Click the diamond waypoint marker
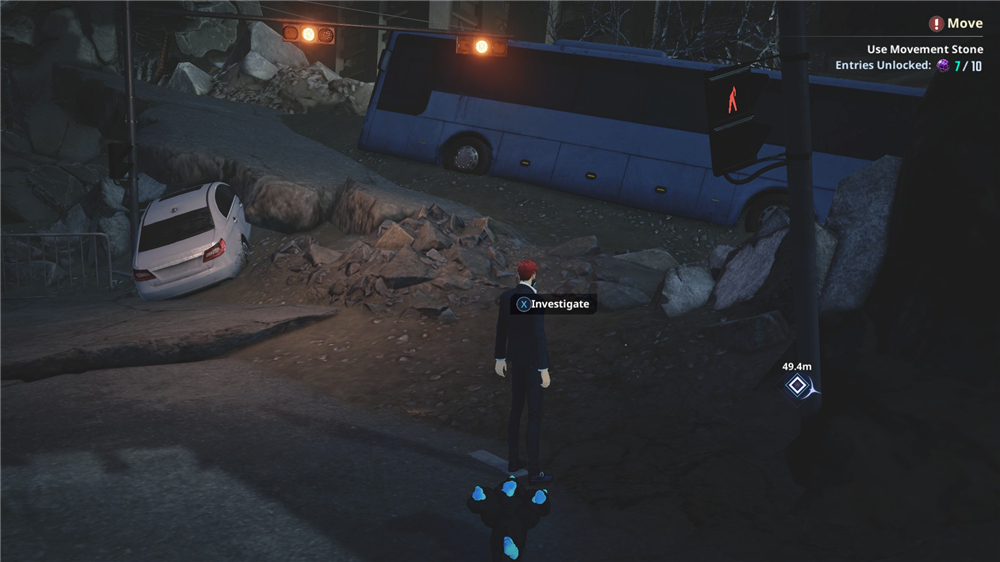 coord(797,385)
